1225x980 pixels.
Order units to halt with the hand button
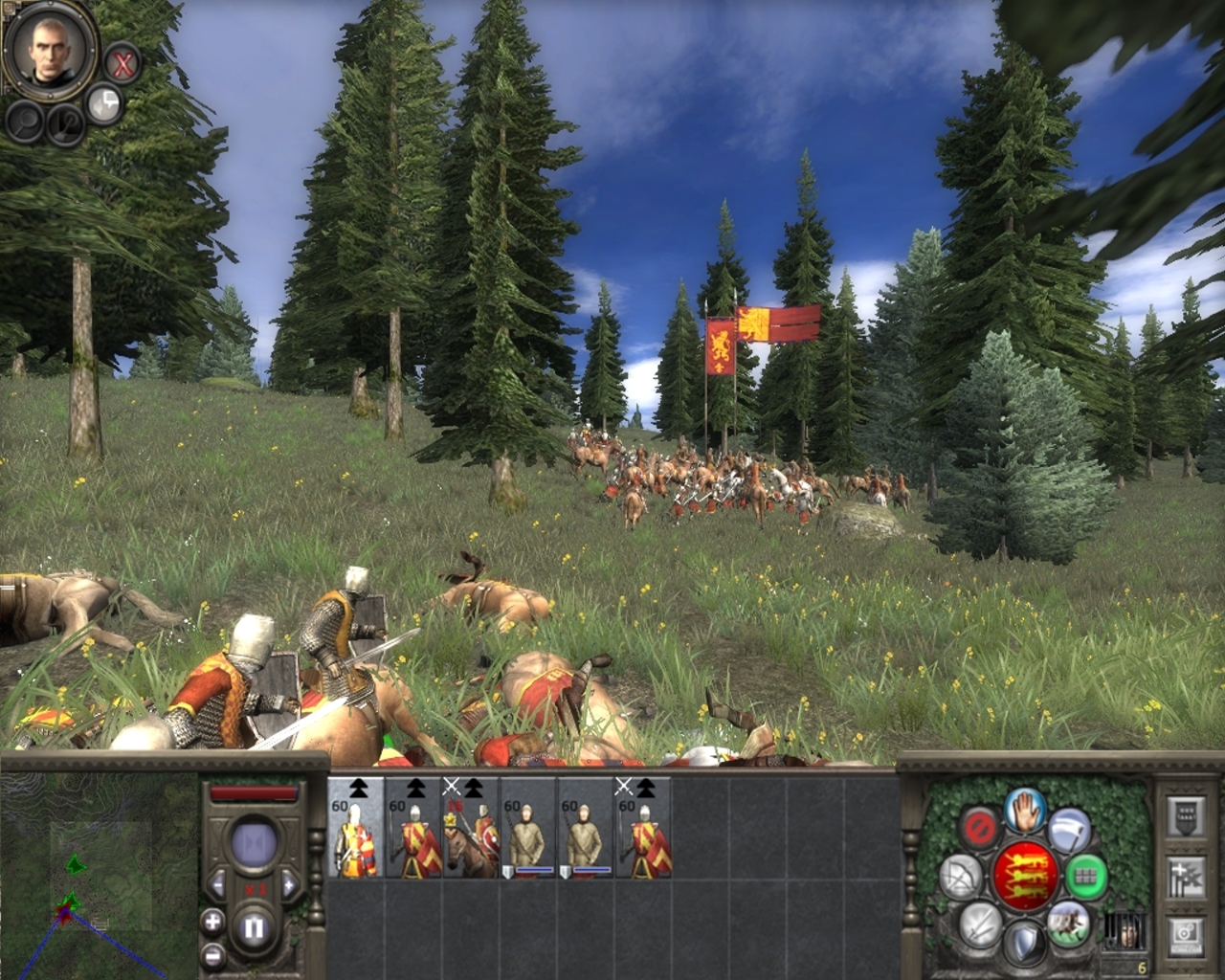(x=1023, y=809)
